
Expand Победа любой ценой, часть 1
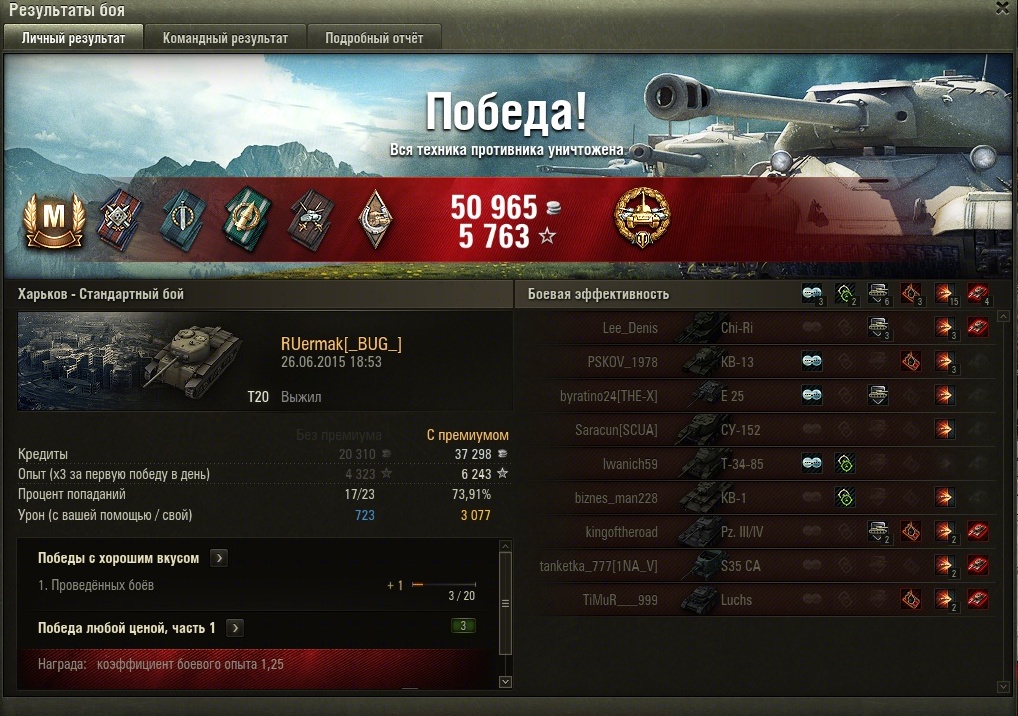(x=236, y=628)
